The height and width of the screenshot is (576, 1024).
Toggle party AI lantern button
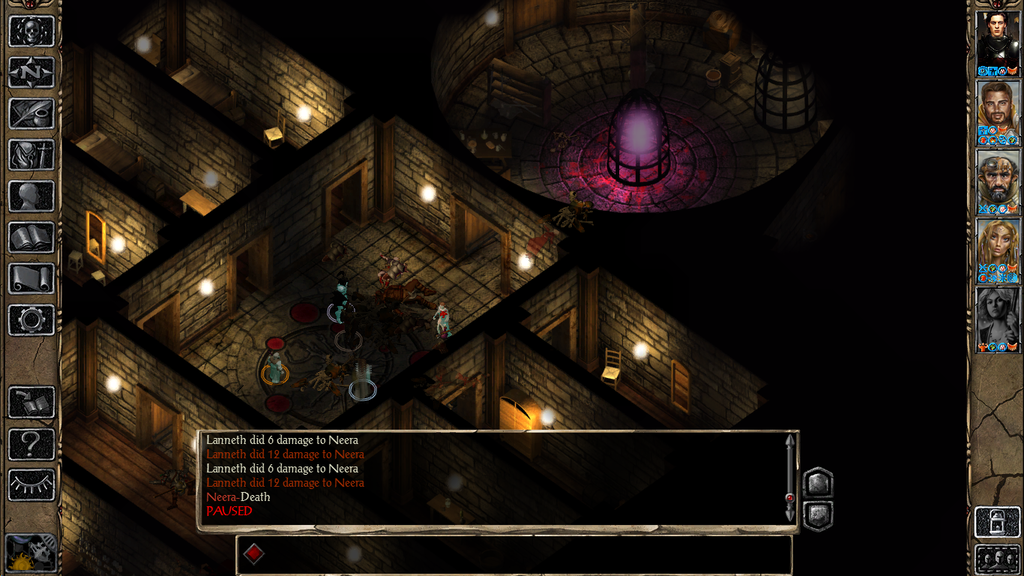[x=997, y=522]
